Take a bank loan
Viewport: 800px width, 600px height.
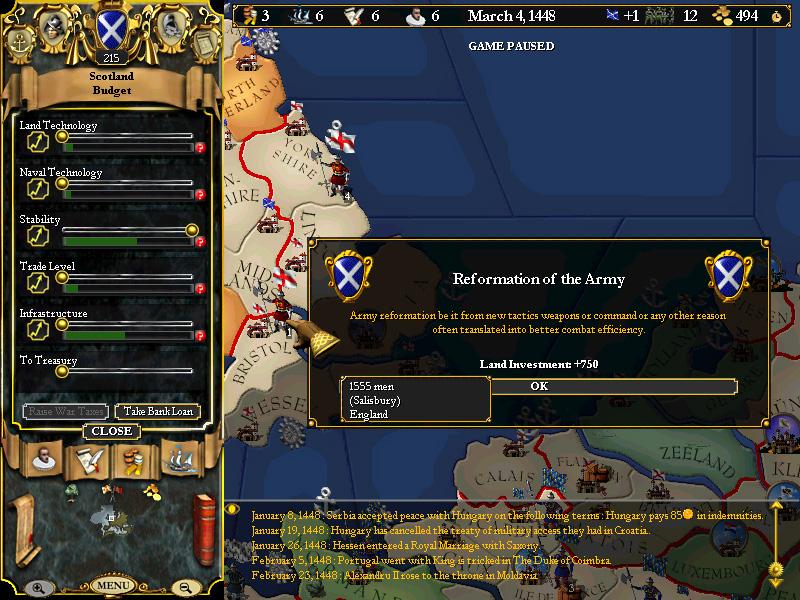[x=157, y=411]
